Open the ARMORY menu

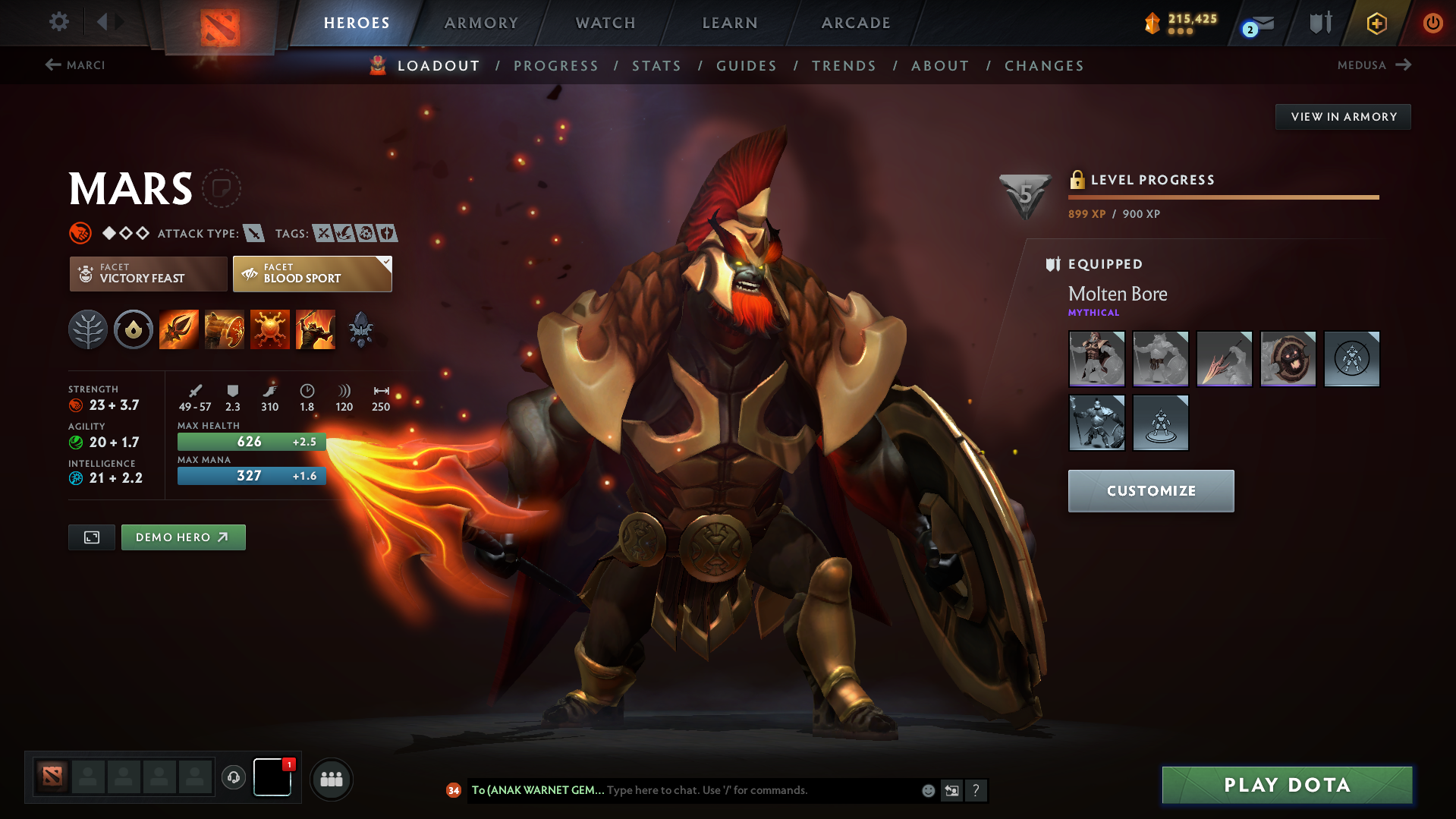(x=481, y=23)
